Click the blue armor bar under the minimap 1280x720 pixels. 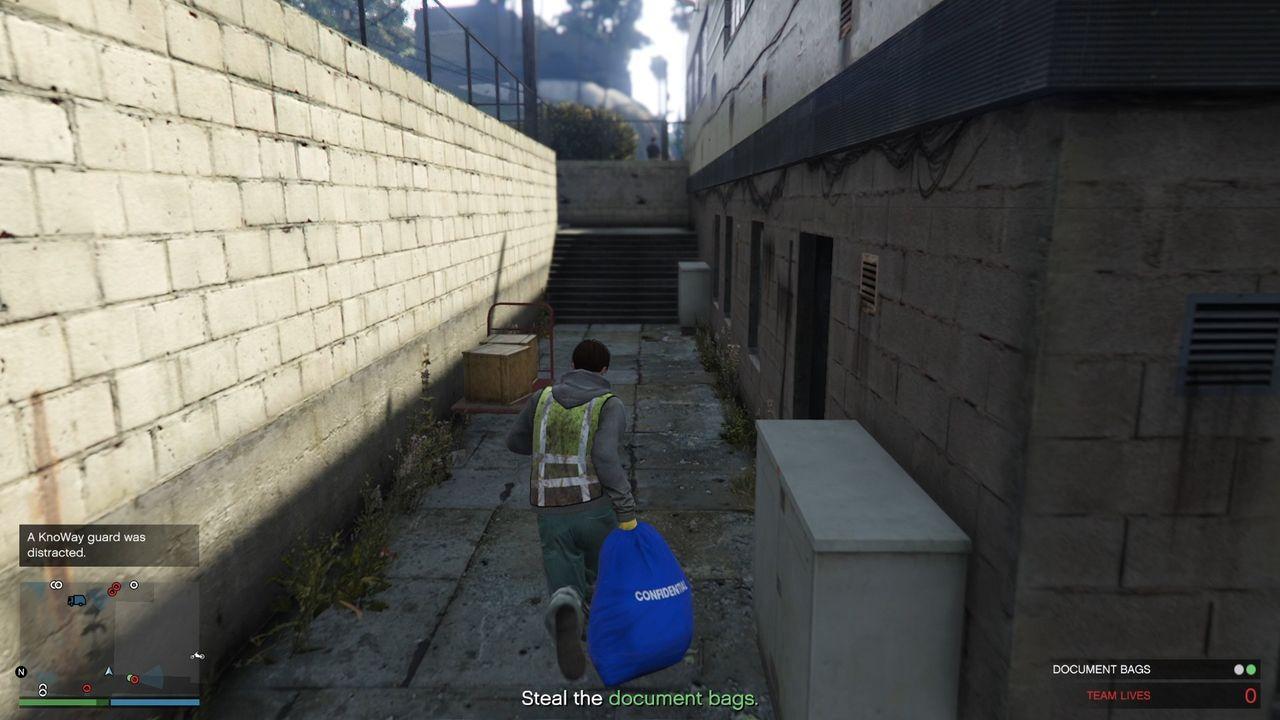pyautogui.click(x=153, y=701)
